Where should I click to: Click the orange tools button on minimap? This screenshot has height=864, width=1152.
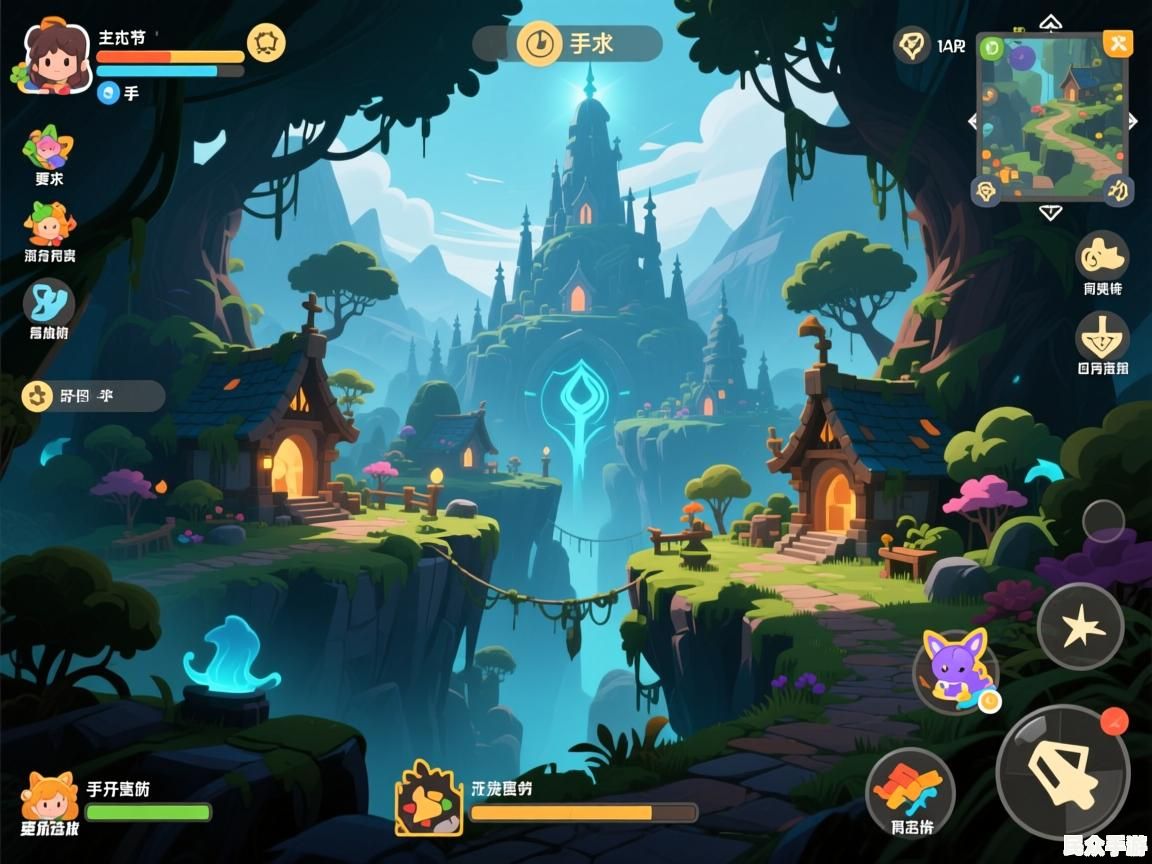[x=1117, y=43]
